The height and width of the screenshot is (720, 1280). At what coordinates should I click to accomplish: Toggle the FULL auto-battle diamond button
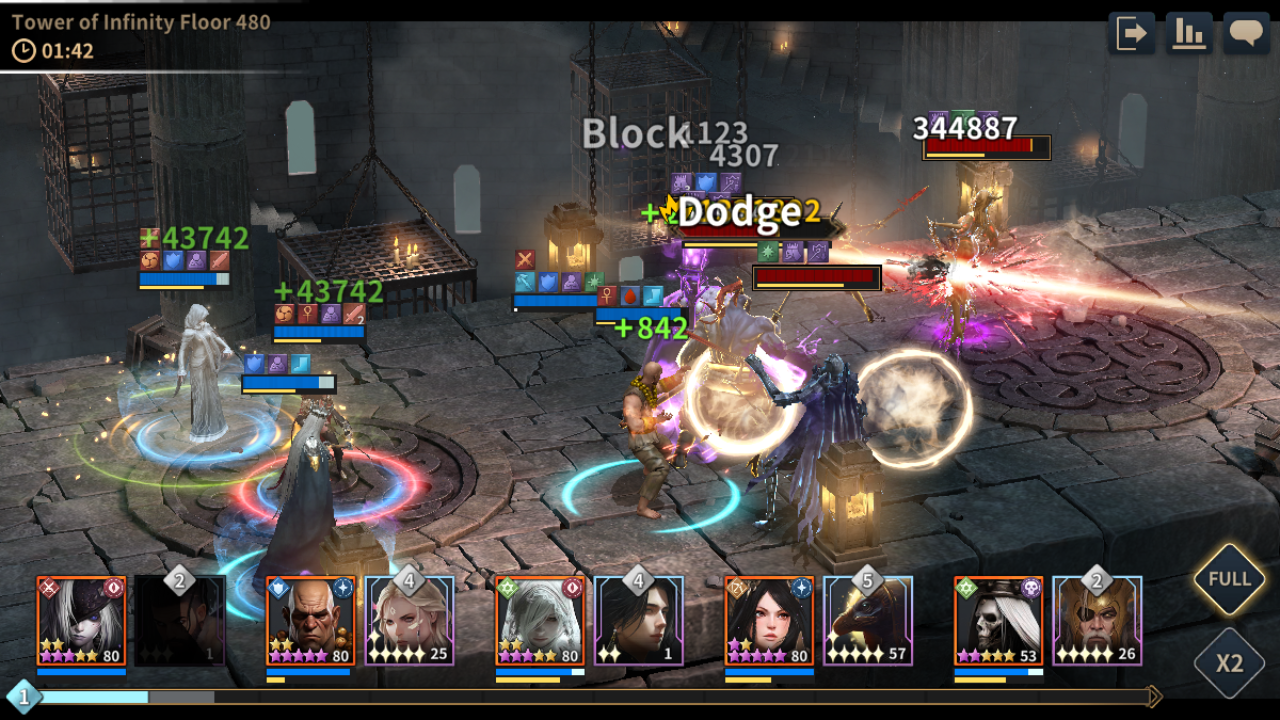(1229, 580)
